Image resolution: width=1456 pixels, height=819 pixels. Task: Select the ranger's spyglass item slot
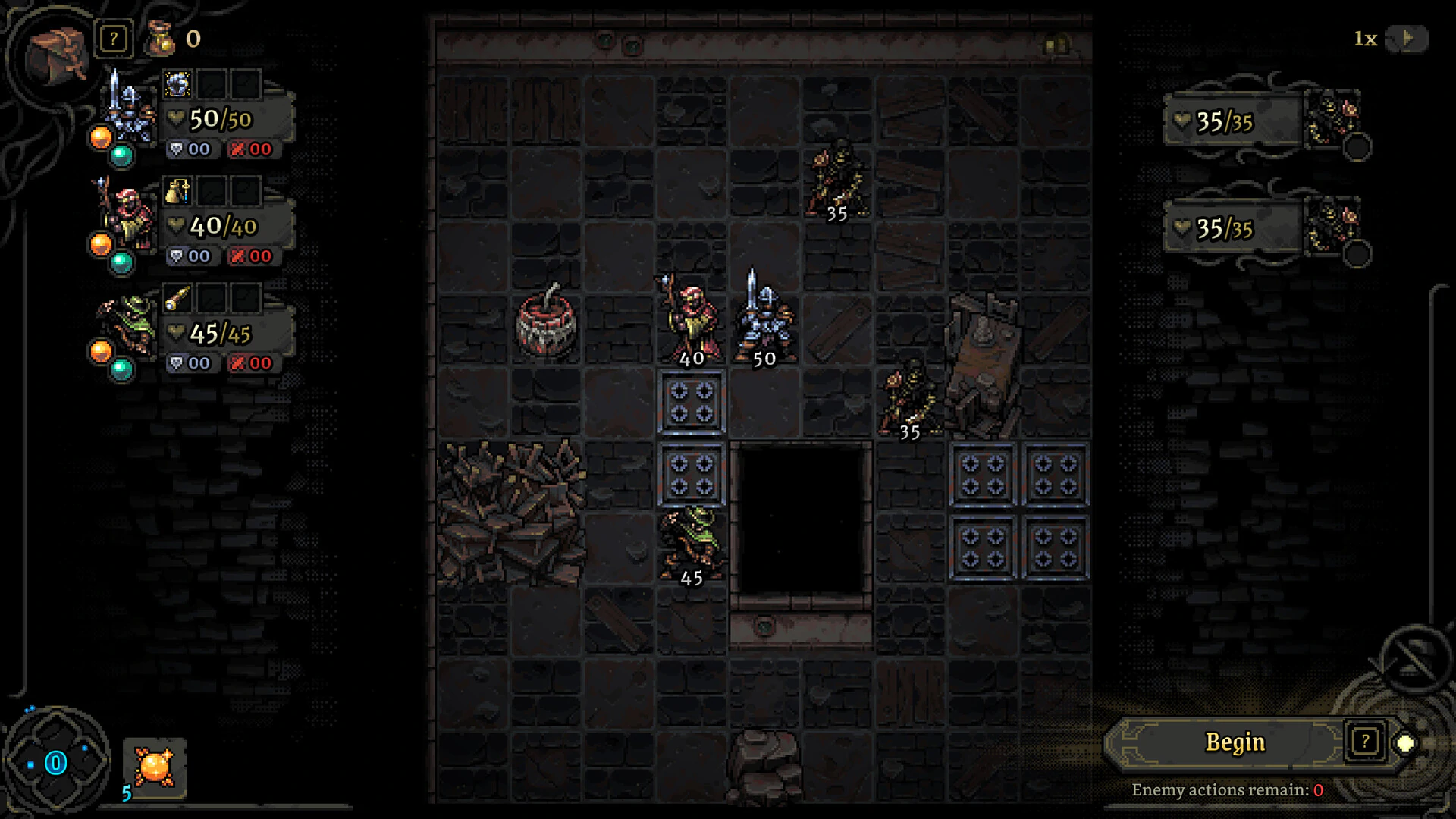pyautogui.click(x=178, y=298)
